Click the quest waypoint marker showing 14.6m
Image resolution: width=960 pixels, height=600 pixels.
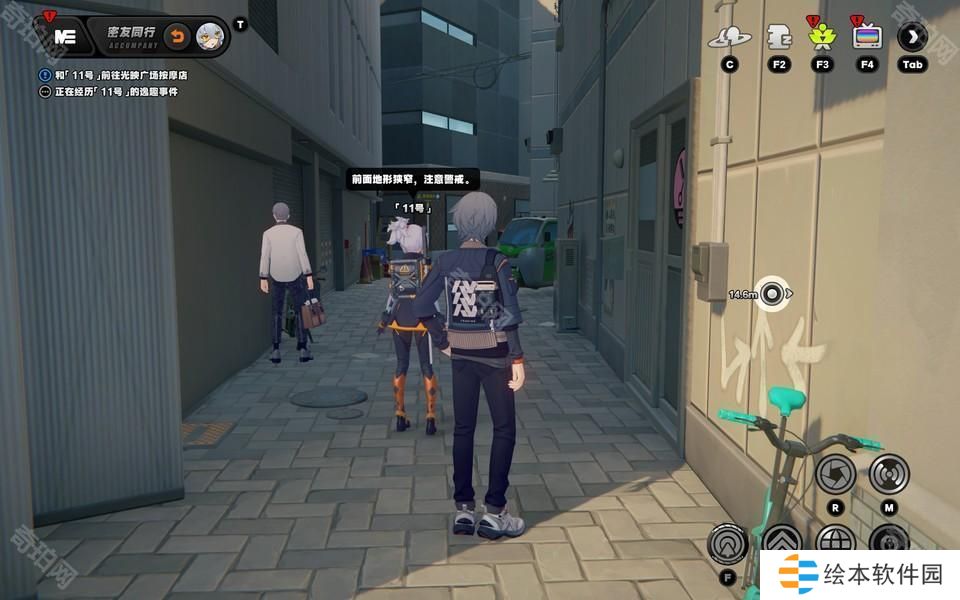(x=771, y=294)
